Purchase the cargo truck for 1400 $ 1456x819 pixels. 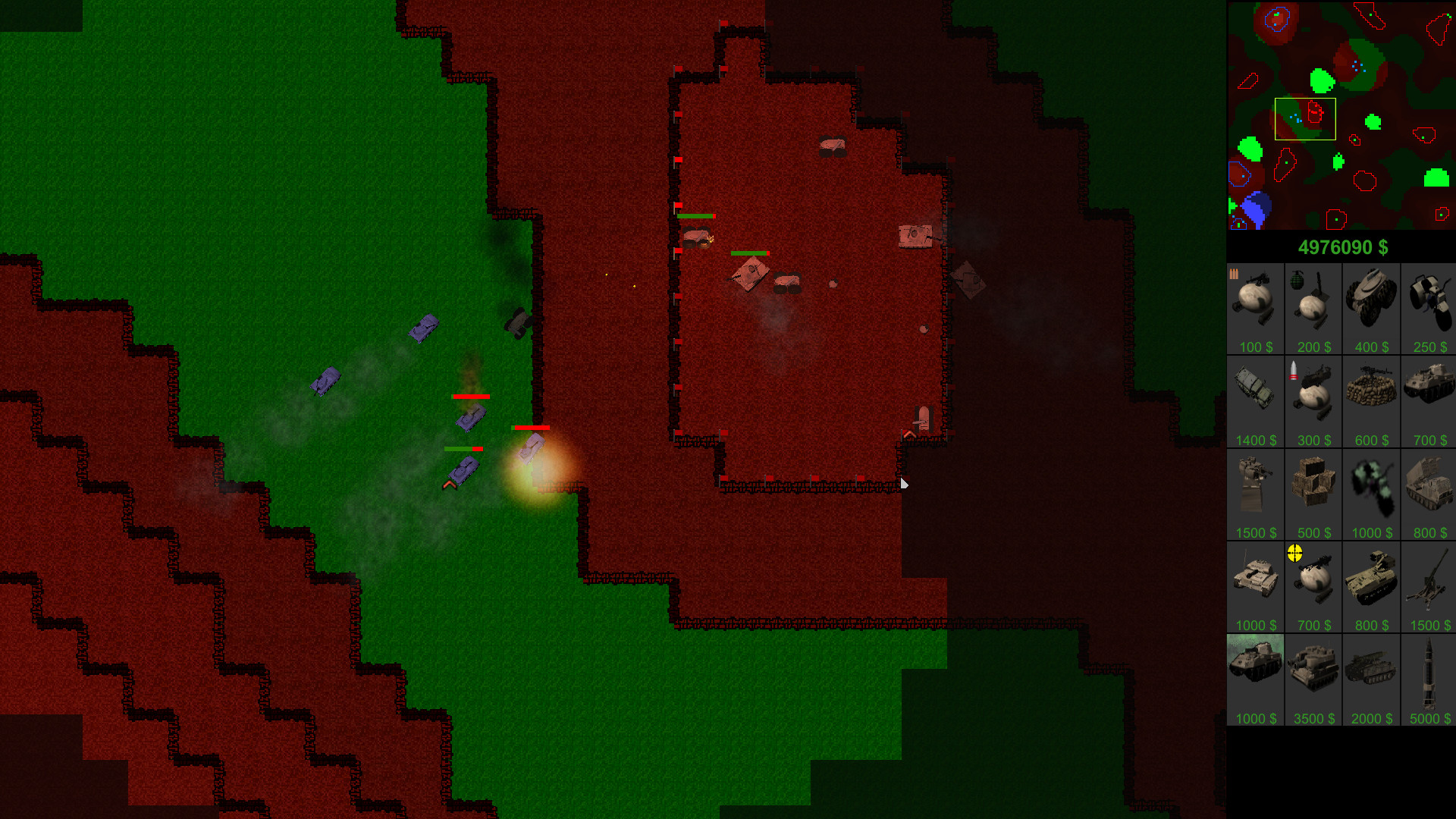(x=1255, y=397)
